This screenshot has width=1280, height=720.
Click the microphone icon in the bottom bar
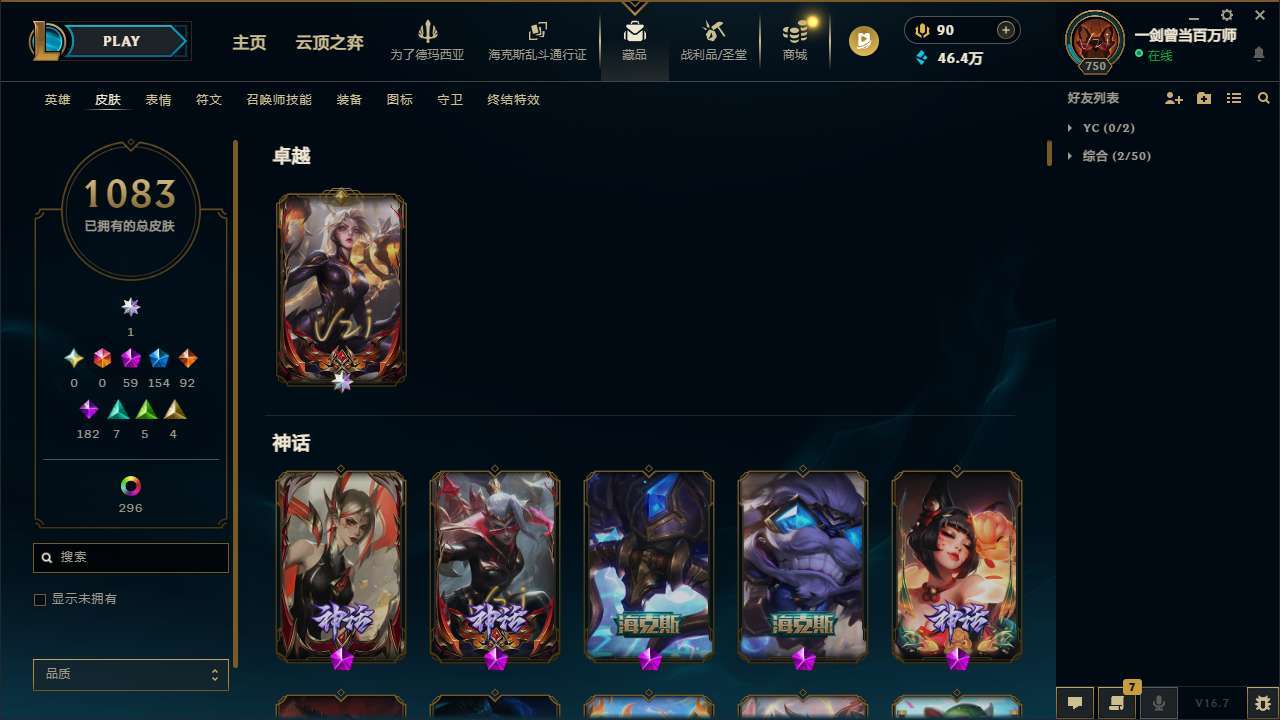(x=1158, y=702)
